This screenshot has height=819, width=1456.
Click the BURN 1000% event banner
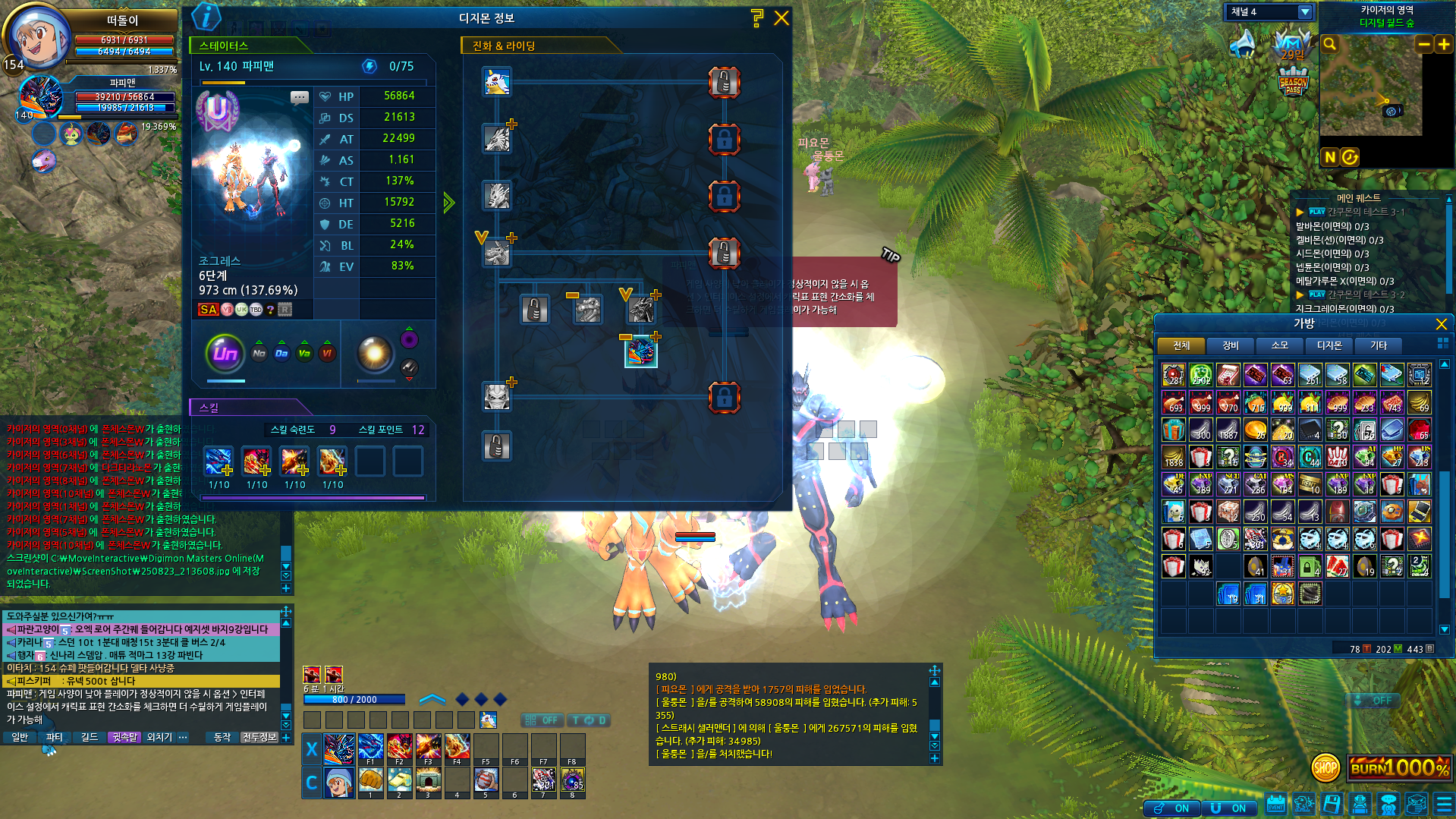pos(1398,768)
